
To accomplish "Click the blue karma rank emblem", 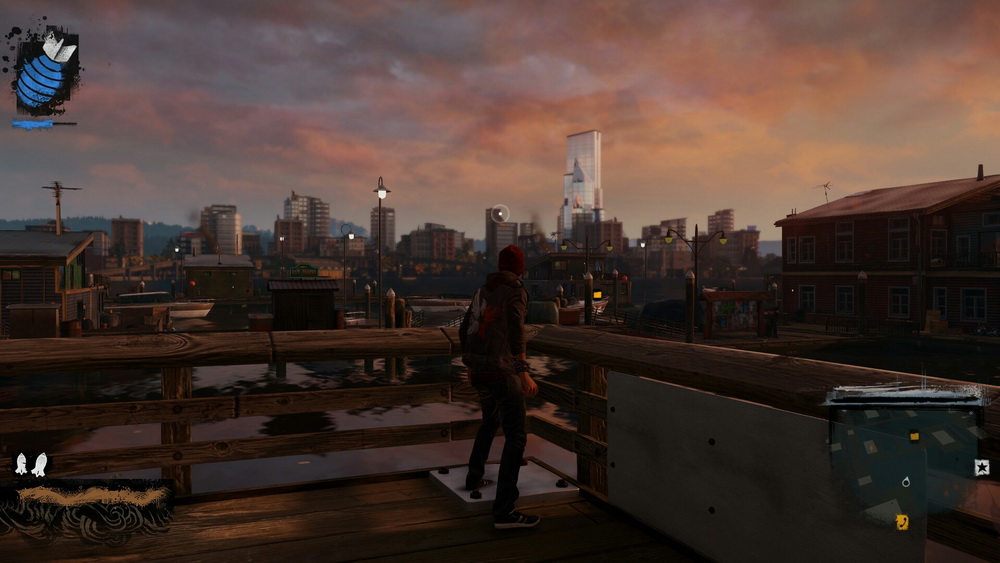I will (45, 73).
